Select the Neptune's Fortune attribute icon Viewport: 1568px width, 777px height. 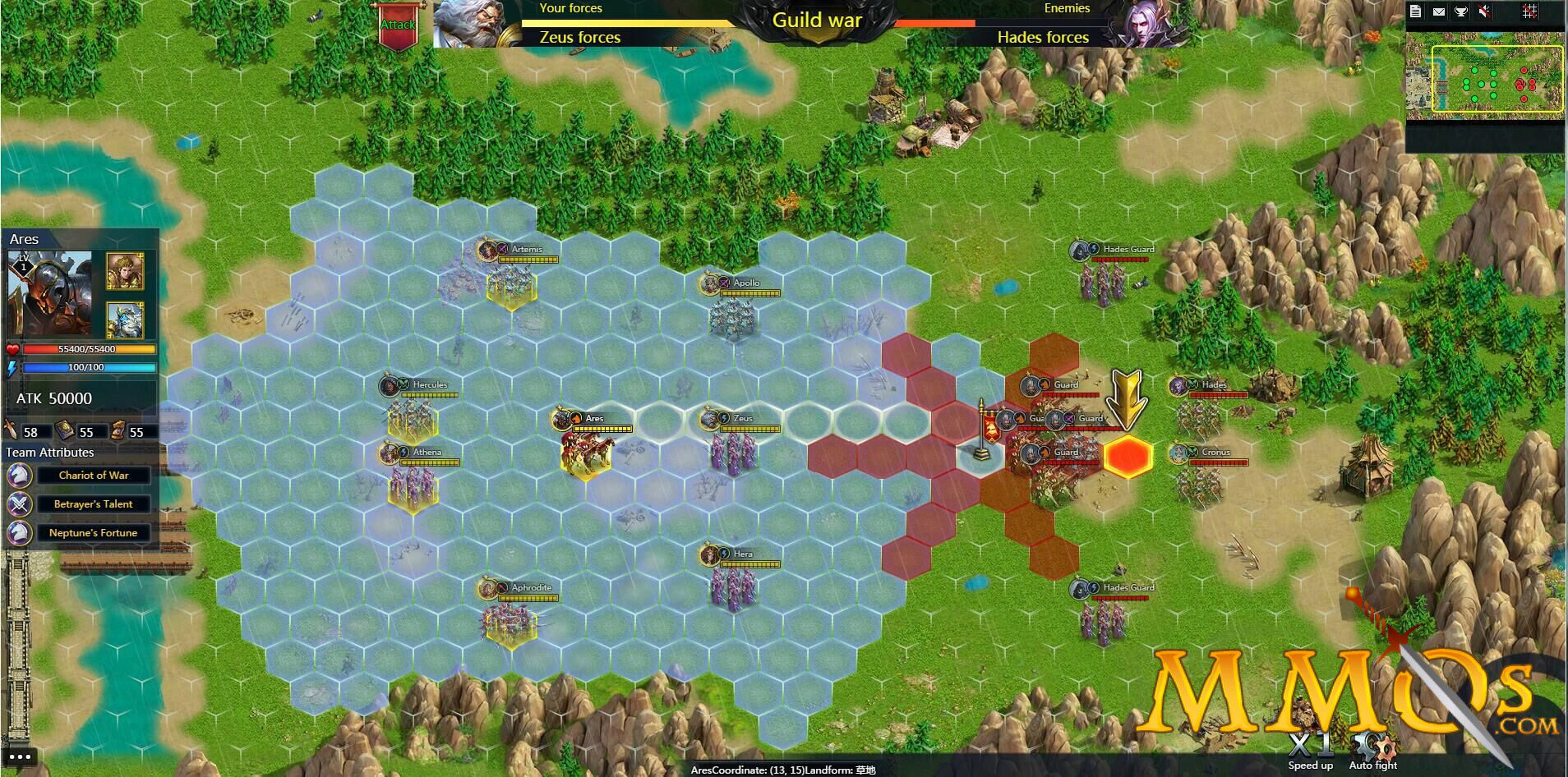click(x=19, y=533)
